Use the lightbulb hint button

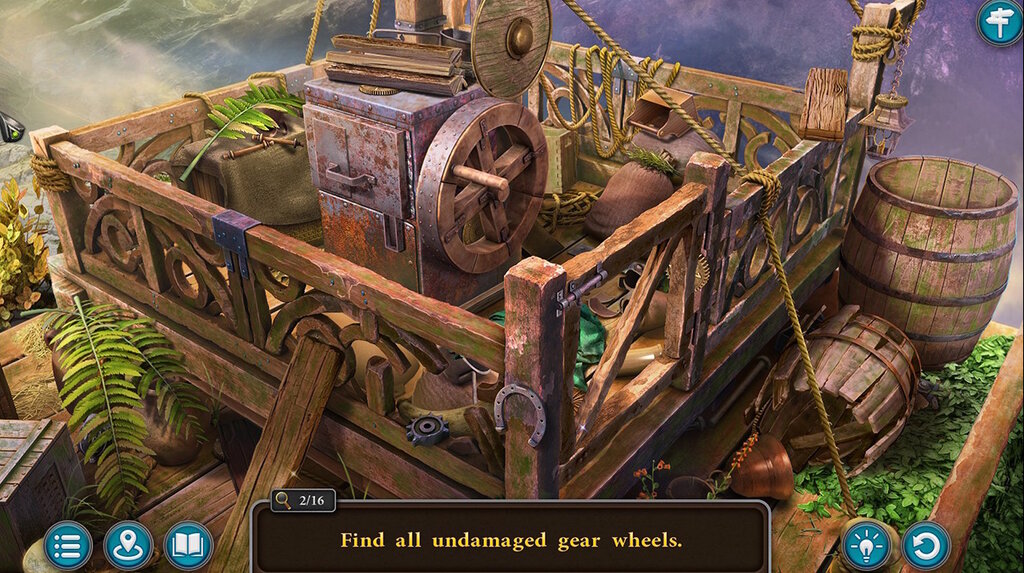pos(867,545)
